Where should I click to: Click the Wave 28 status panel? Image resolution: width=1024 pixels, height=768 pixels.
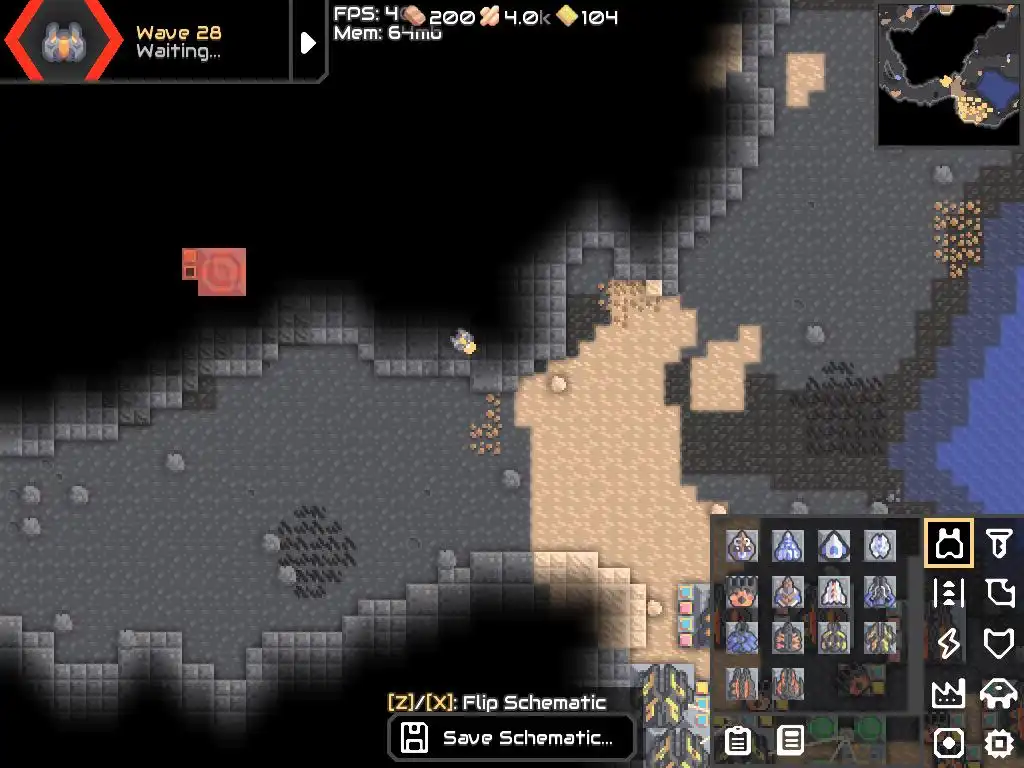[150, 41]
